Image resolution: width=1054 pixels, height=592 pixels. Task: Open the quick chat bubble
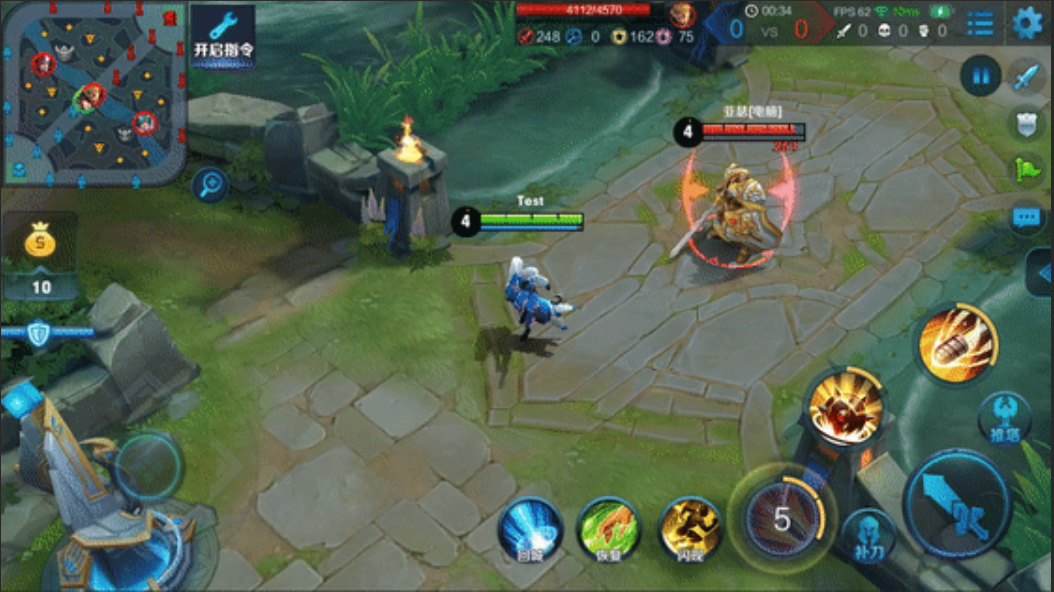click(x=1027, y=216)
